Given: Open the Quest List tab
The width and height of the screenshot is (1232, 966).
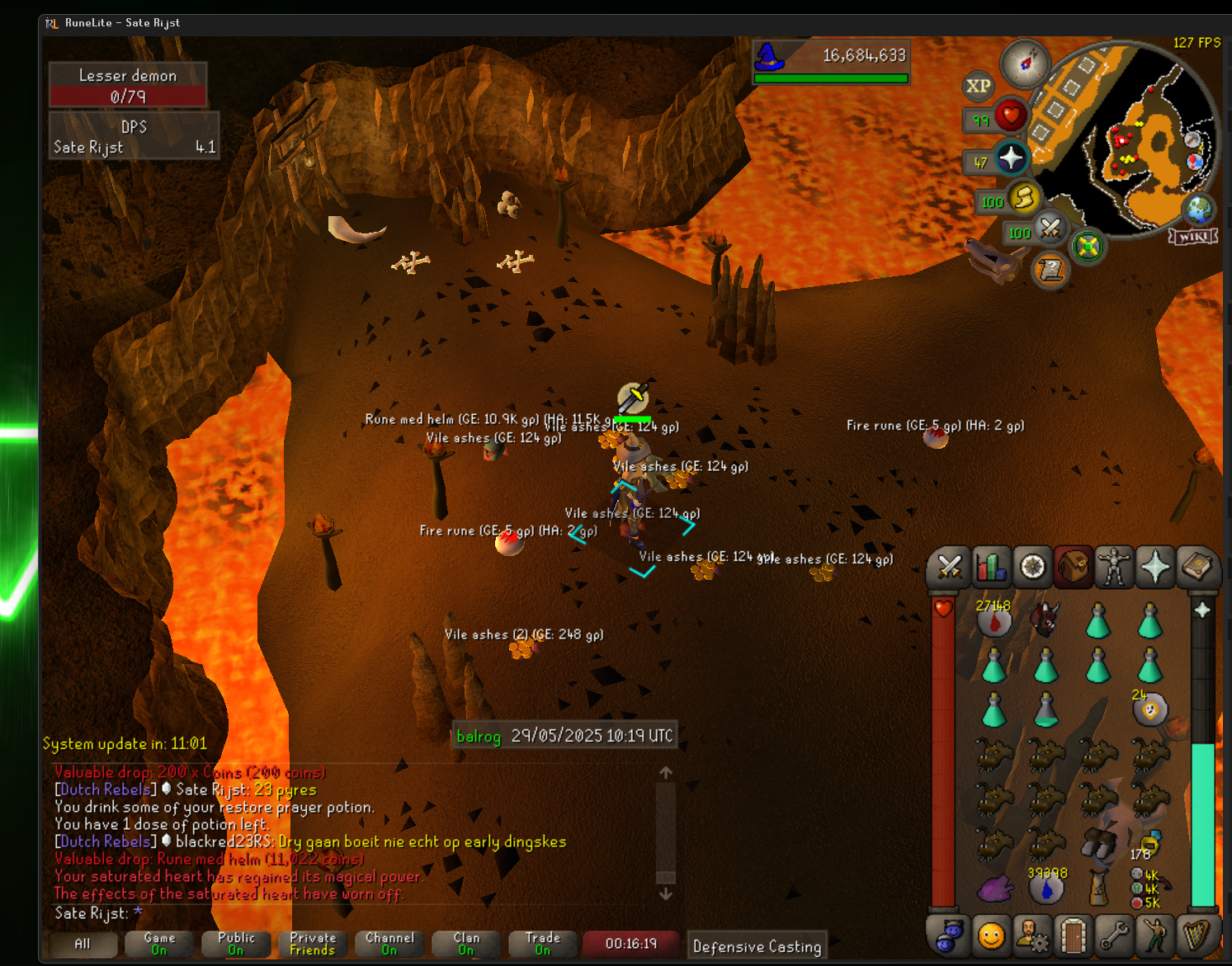Looking at the screenshot, I should point(1032,568).
